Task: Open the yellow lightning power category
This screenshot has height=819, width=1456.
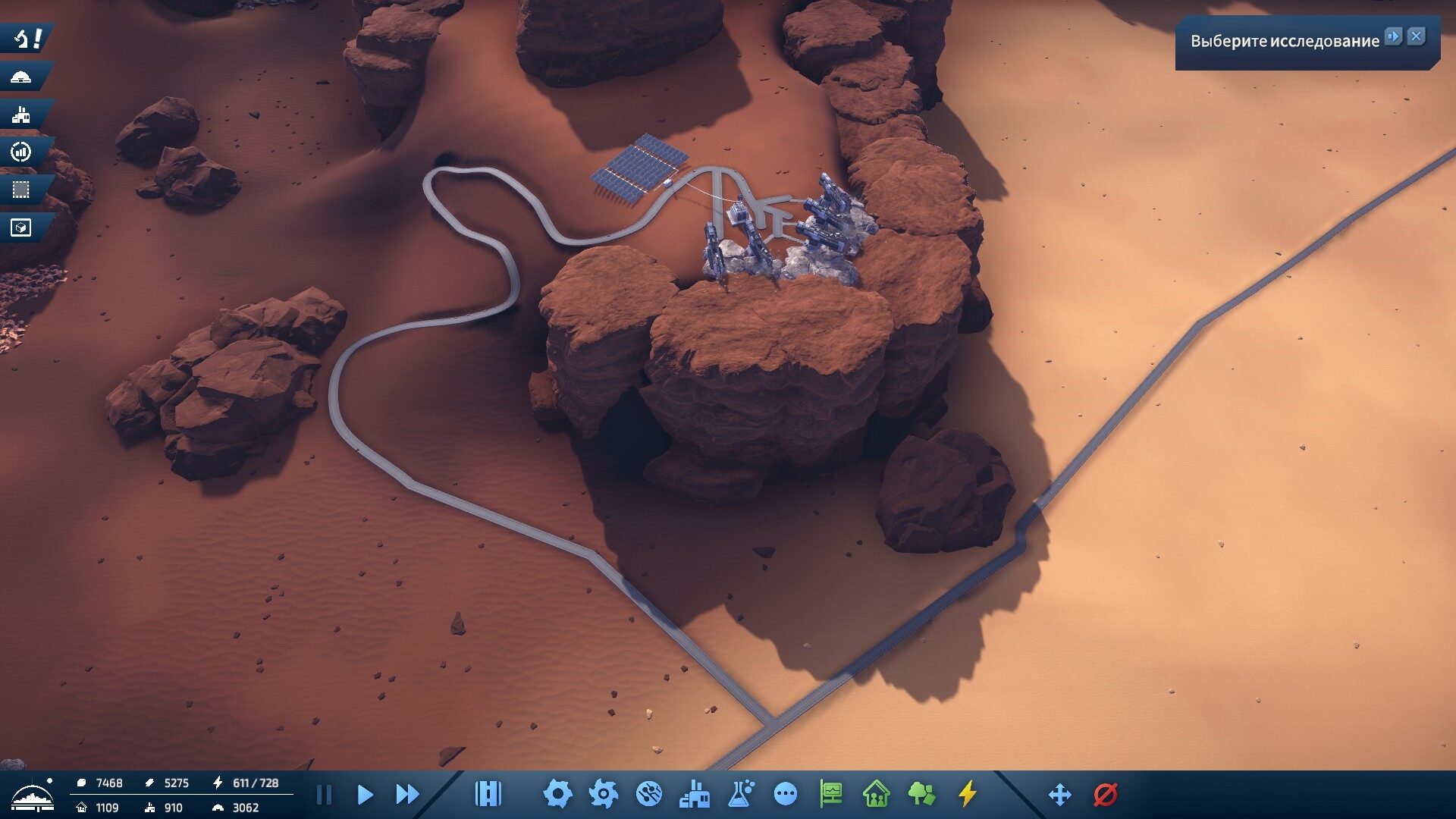Action: pyautogui.click(x=967, y=794)
